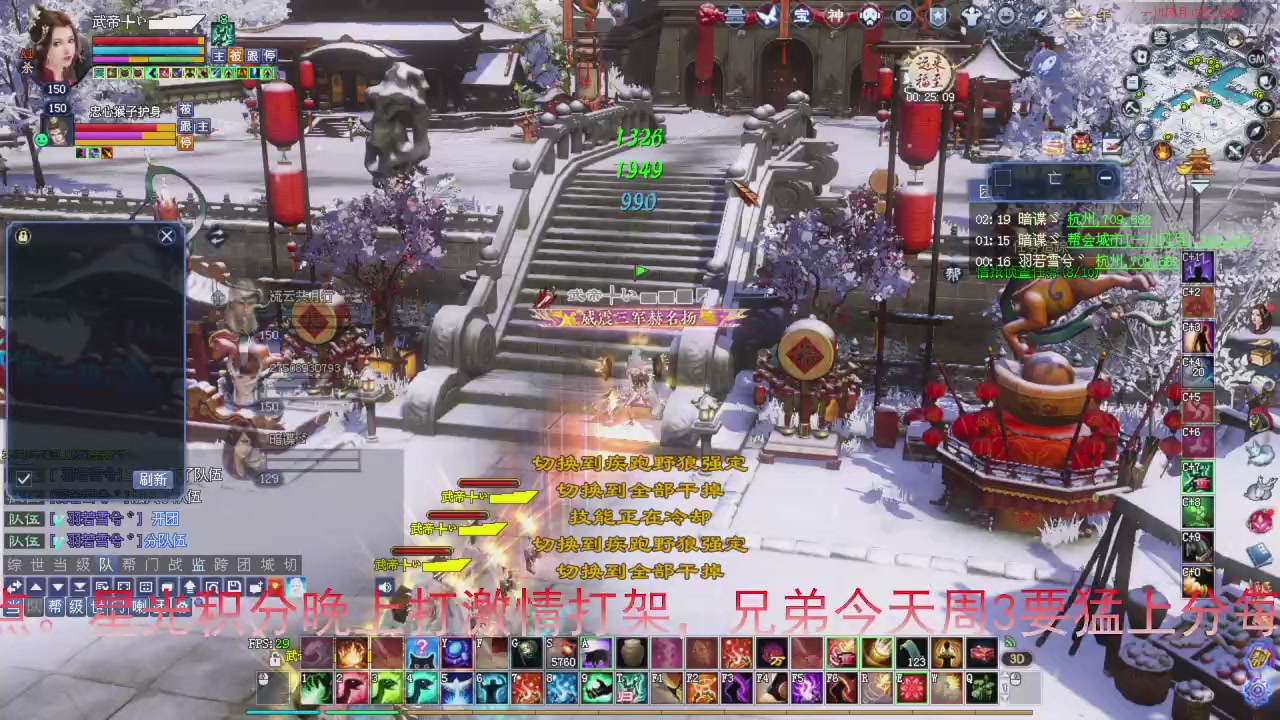Screen dimensions: 1280x720
Task: Click the 神 icon on the top bar
Action: pyautogui.click(x=835, y=17)
